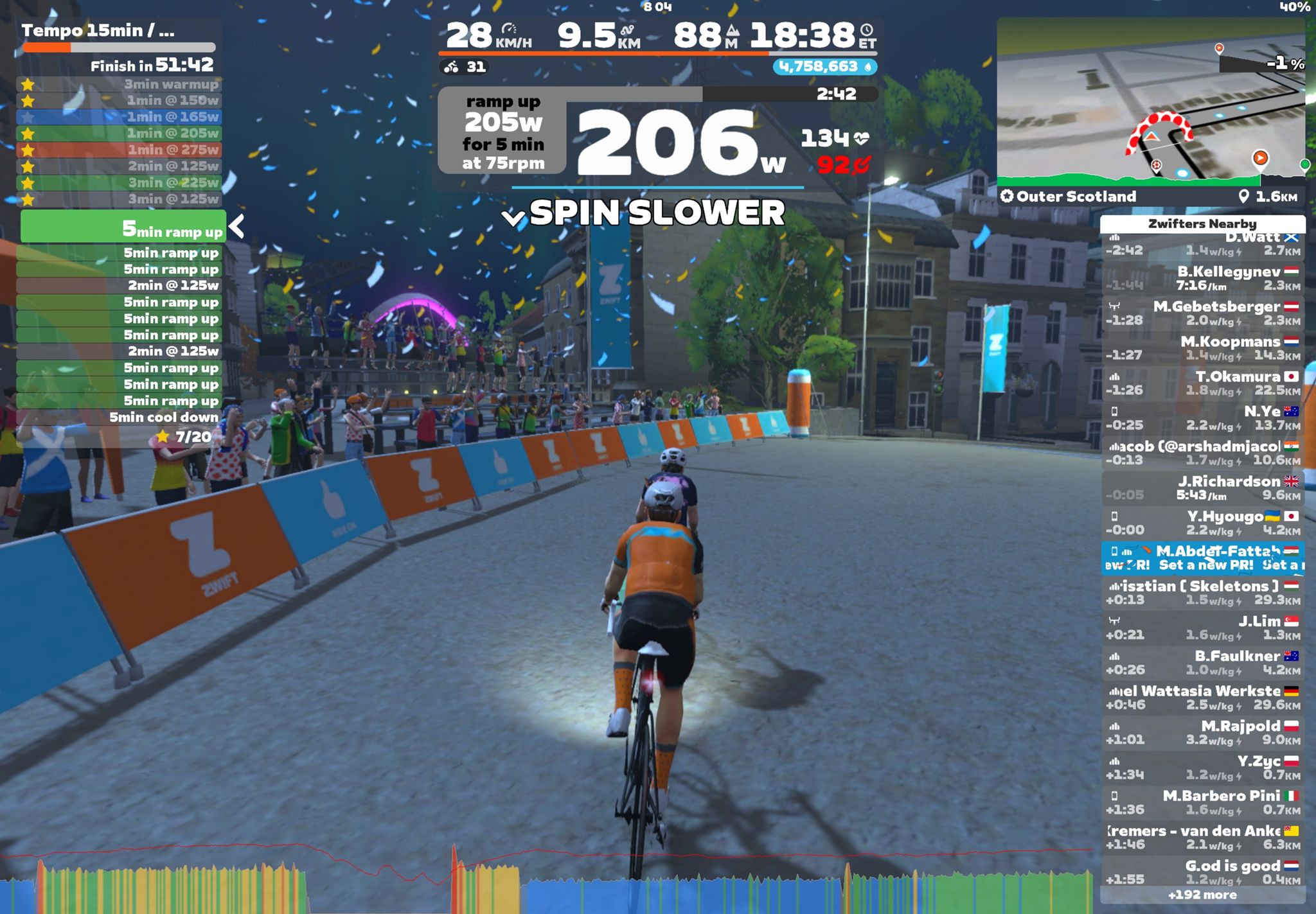Click the 3min warmup workout step
1316x914 pixels.
pyautogui.click(x=119, y=84)
